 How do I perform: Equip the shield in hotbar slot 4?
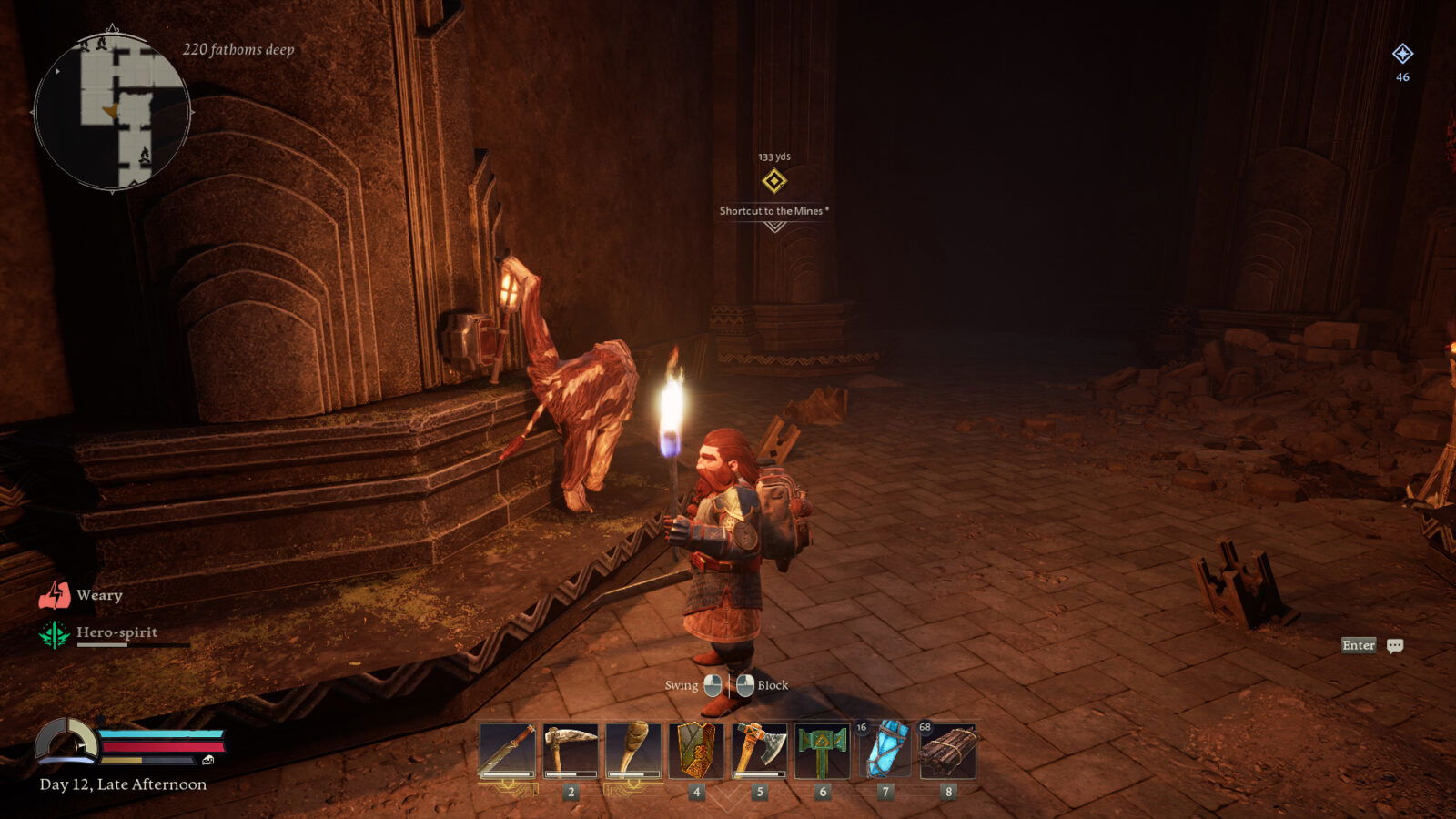pos(697,752)
